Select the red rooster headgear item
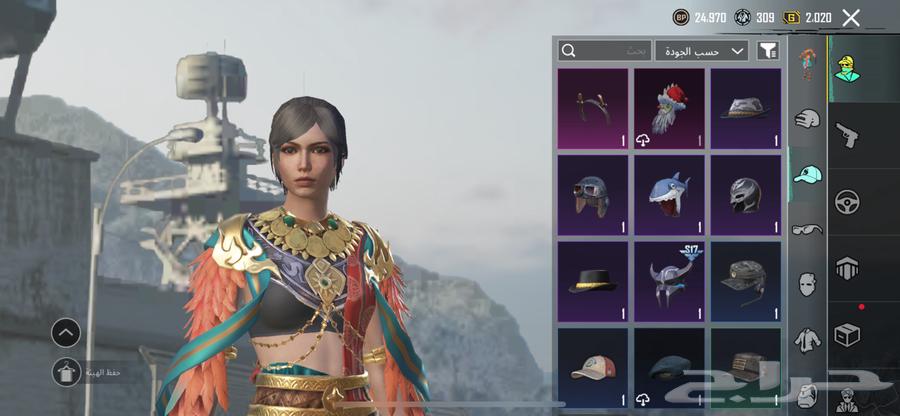Screen dimensions: 900x416 [669, 108]
